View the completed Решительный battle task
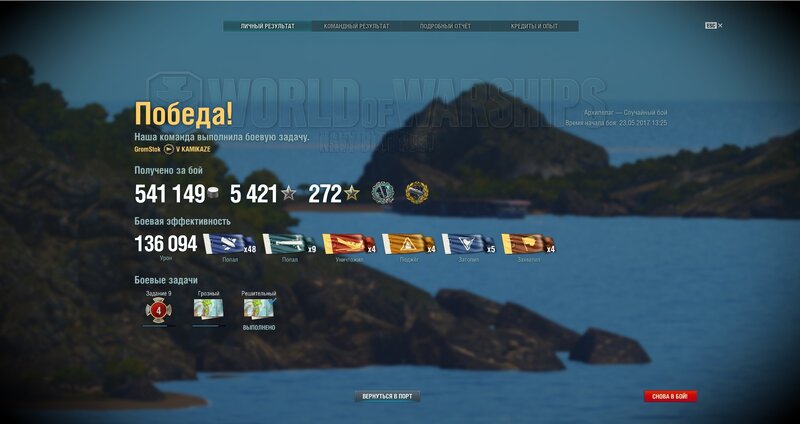Image resolution: width=800 pixels, height=424 pixels. coord(259,309)
